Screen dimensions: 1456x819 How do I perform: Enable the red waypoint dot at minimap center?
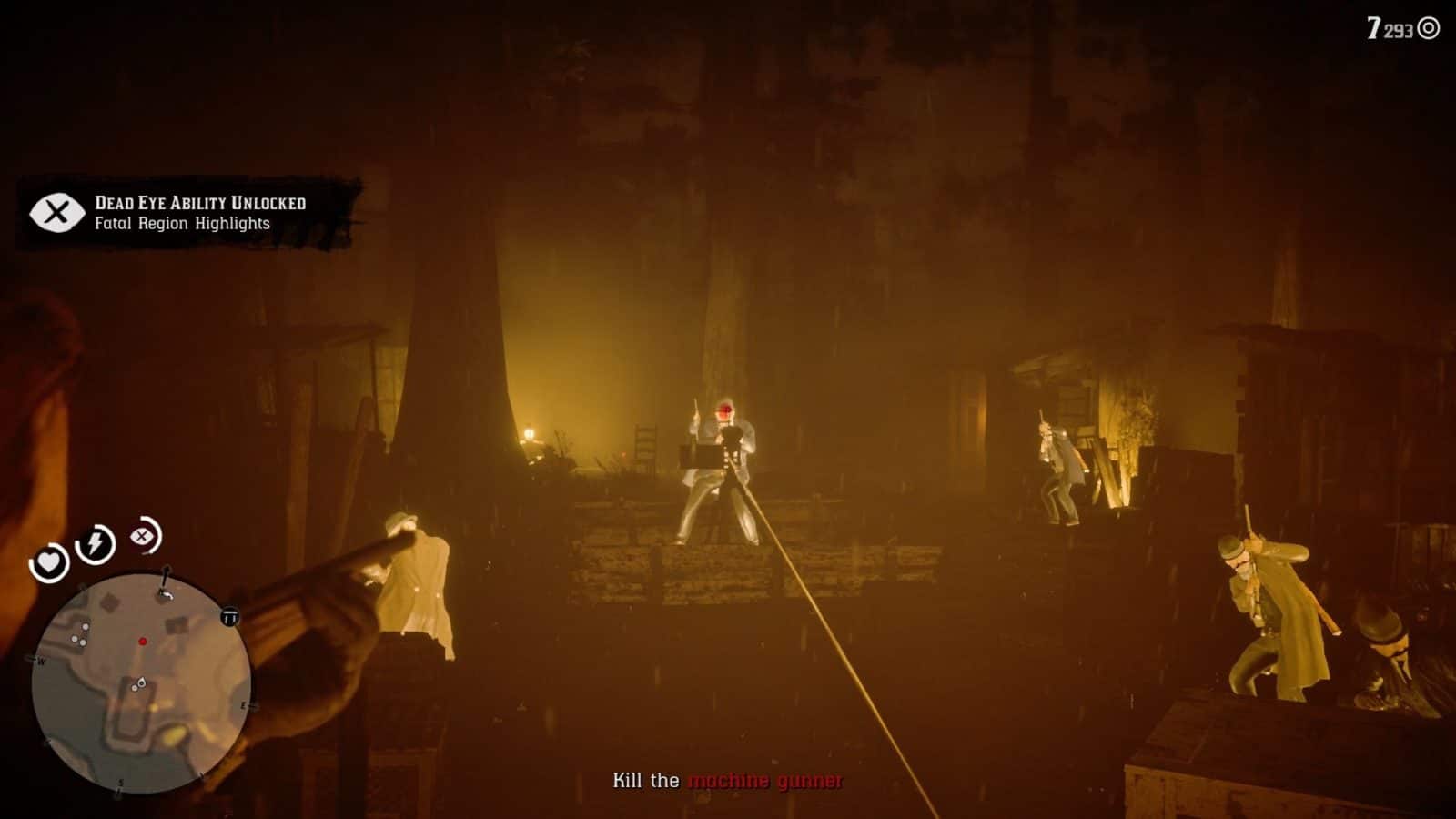143,642
